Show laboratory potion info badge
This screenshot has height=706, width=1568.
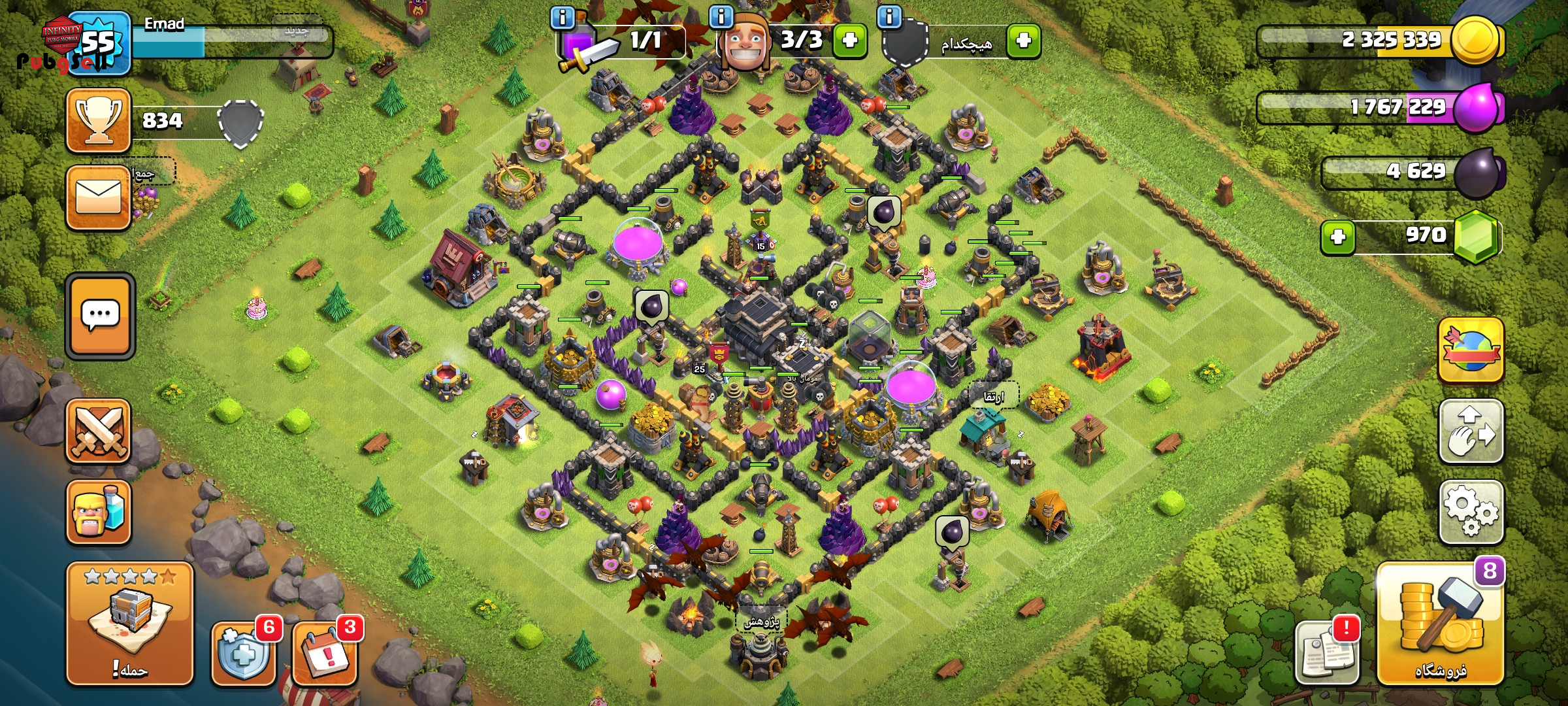pos(563,17)
